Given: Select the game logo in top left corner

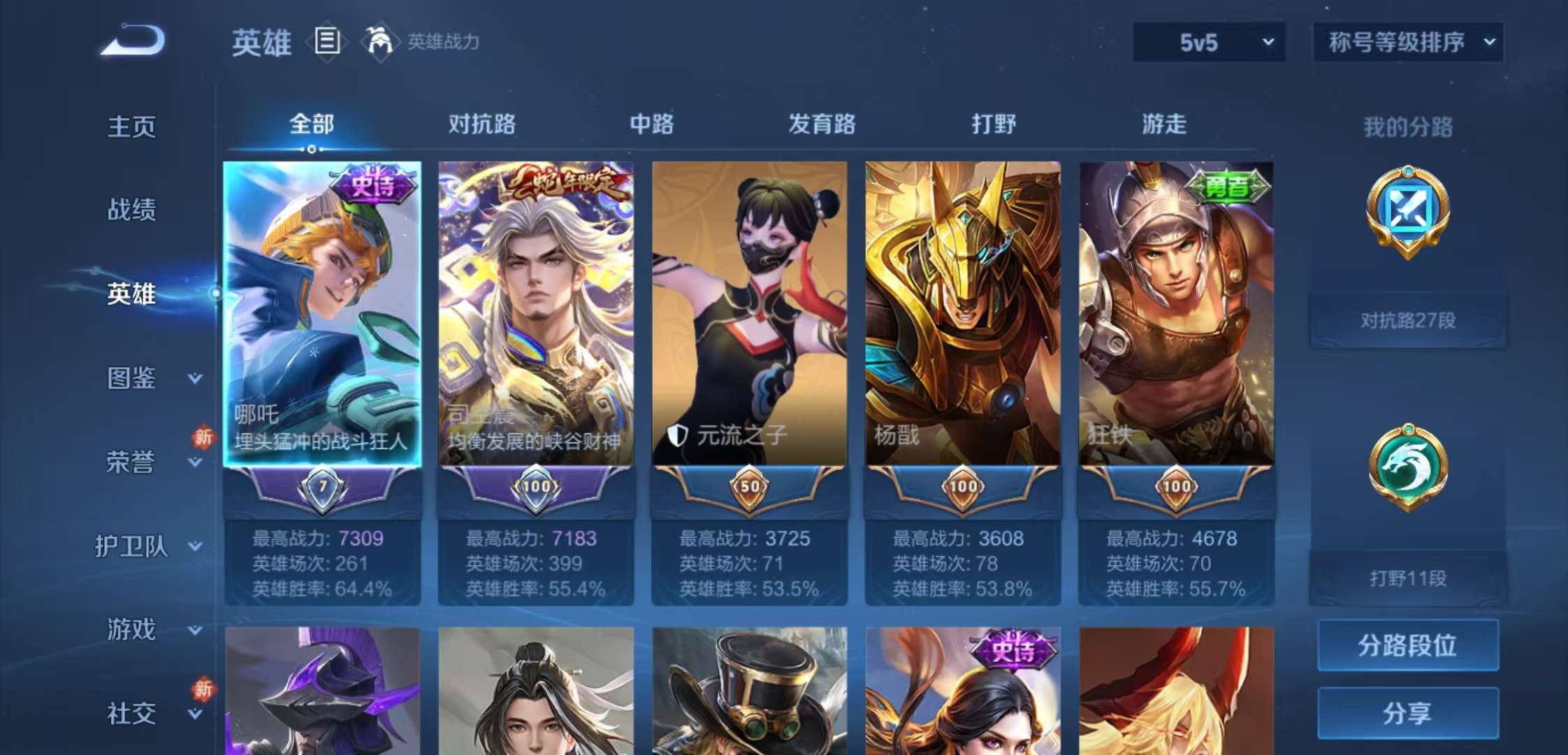Looking at the screenshot, I should point(133,42).
